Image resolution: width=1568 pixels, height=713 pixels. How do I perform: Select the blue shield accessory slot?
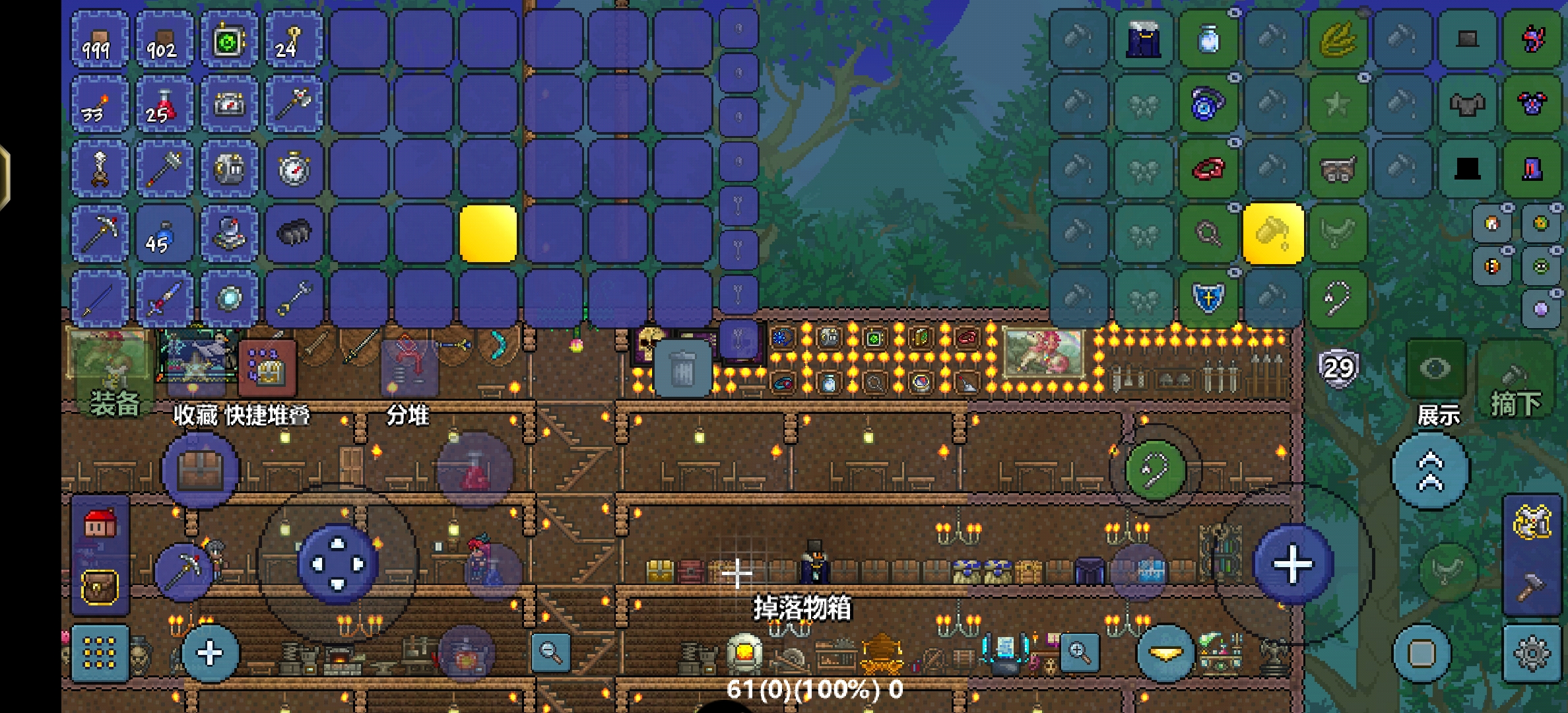click(x=1208, y=298)
